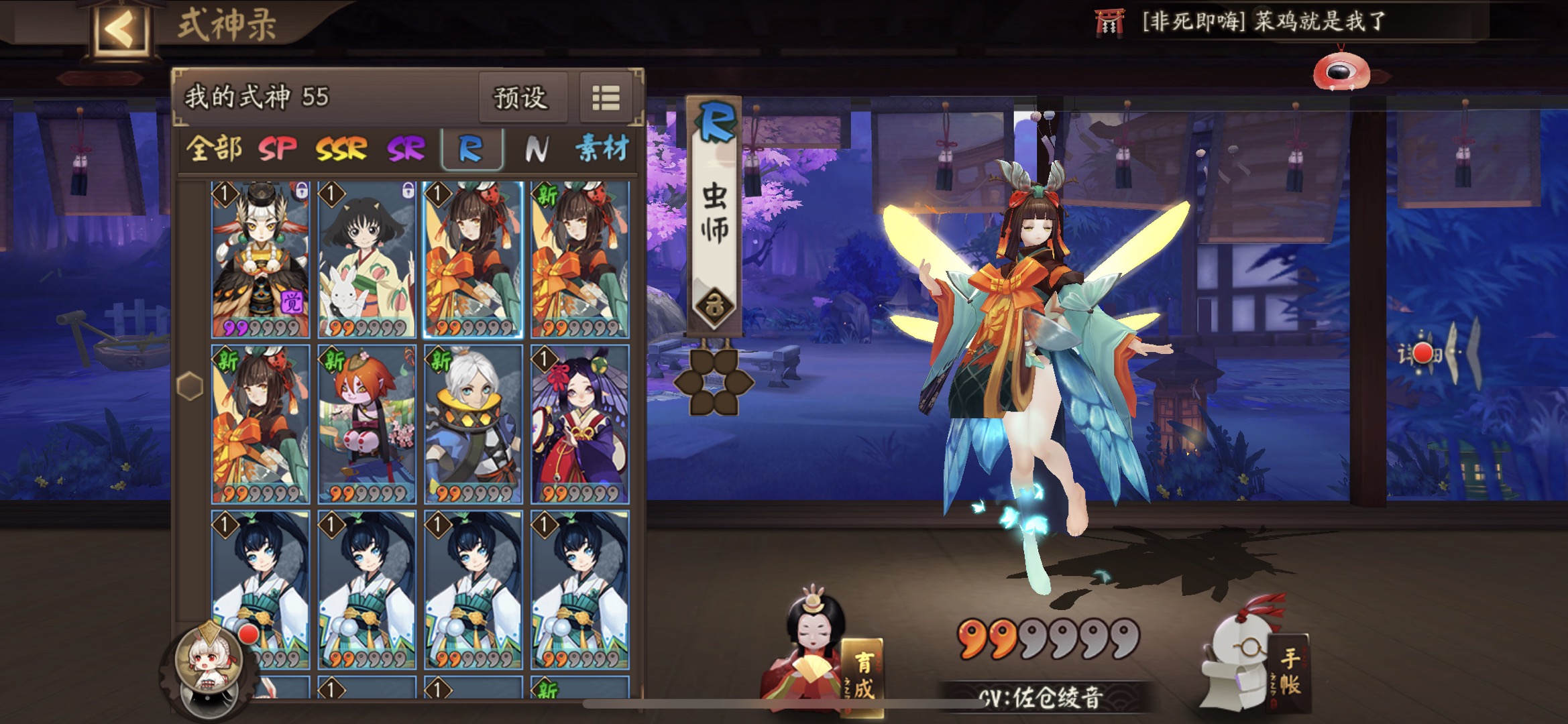
Task: Choose the SR rarity tab
Action: tap(406, 149)
